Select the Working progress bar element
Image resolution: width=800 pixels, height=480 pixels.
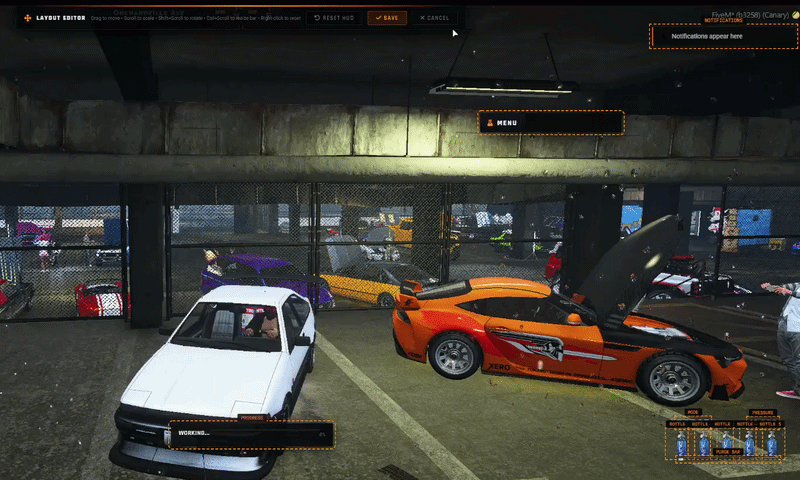click(250, 434)
